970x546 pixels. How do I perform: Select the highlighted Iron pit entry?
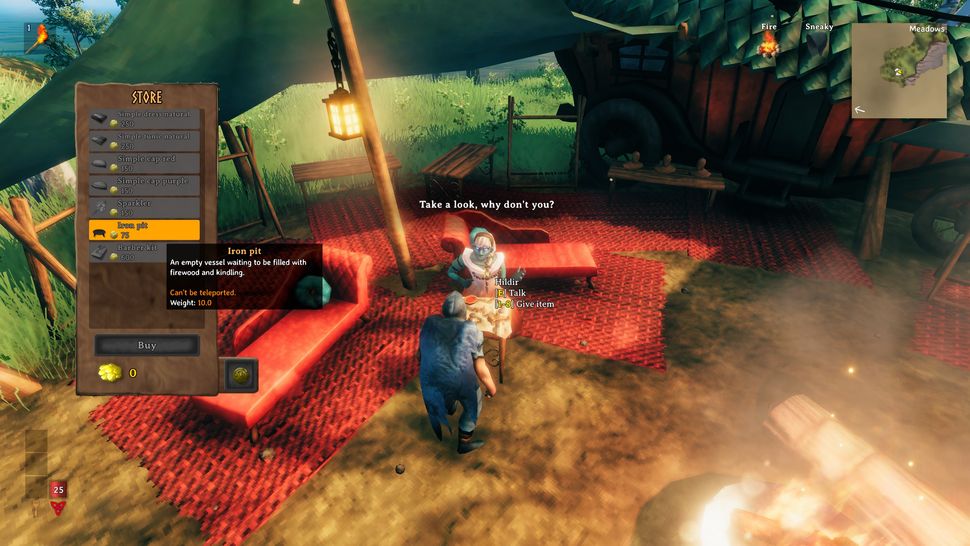pos(145,230)
